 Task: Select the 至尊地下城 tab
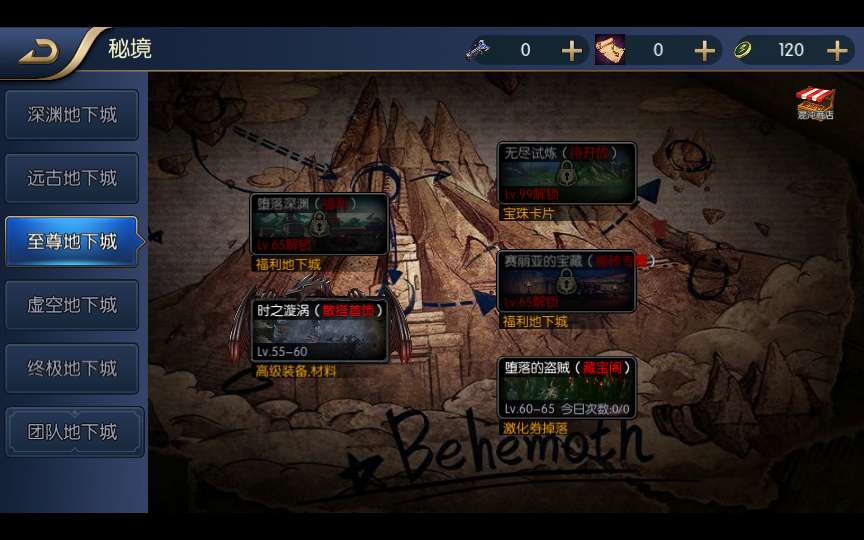tap(72, 241)
